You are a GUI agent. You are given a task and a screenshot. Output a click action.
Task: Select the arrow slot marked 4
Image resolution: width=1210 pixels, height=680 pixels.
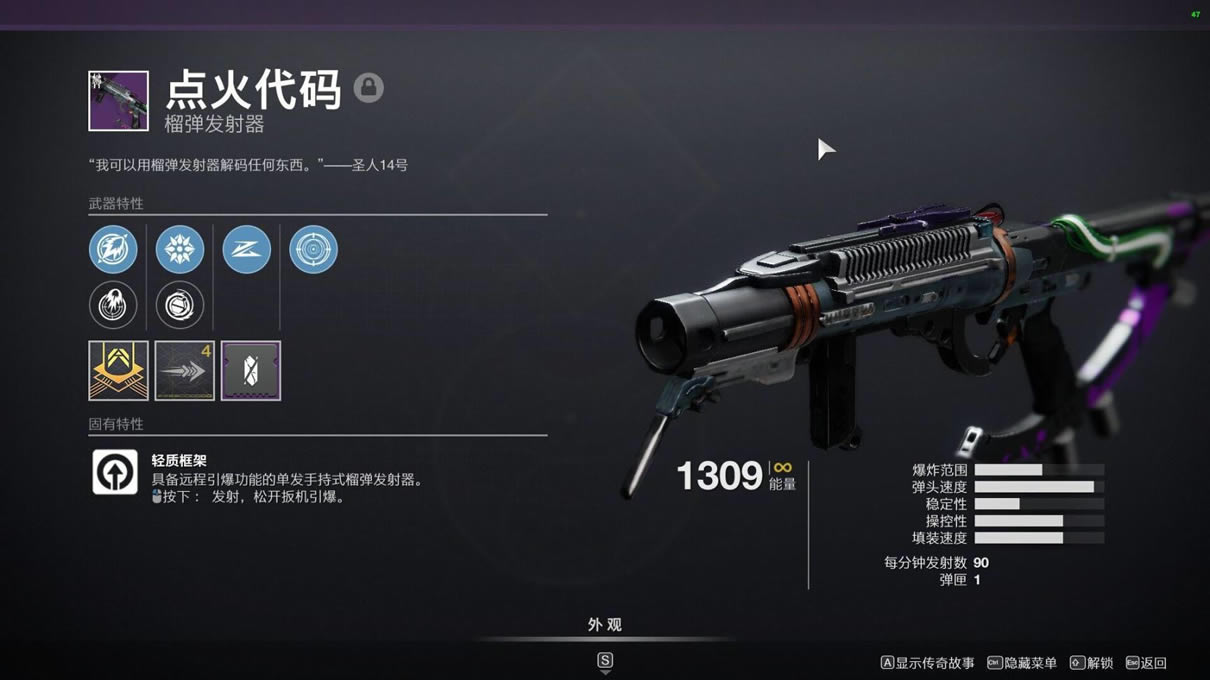[184, 370]
